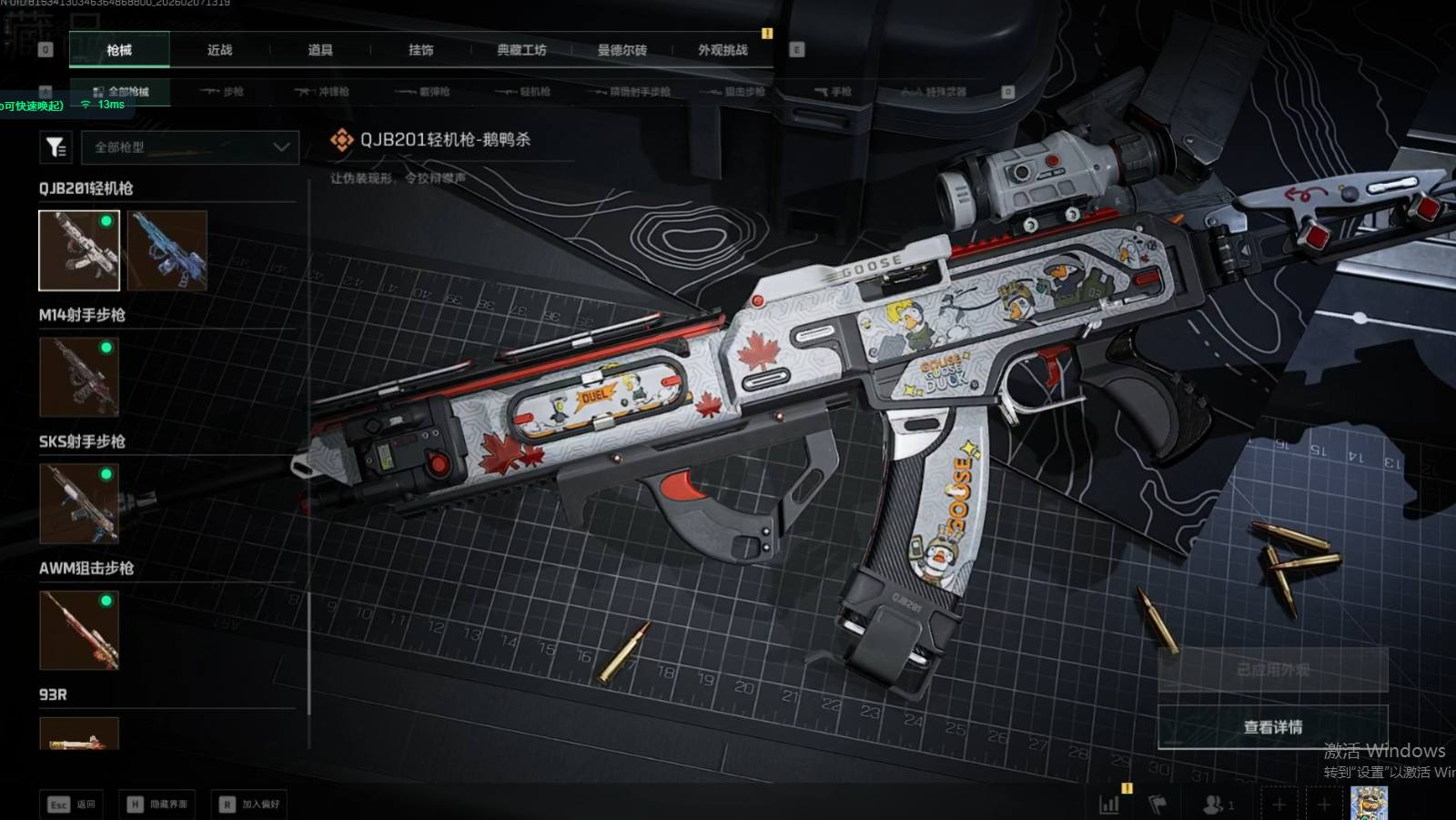Open the 典藏工坊 workshop tab
1456x820 pixels.
point(521,50)
